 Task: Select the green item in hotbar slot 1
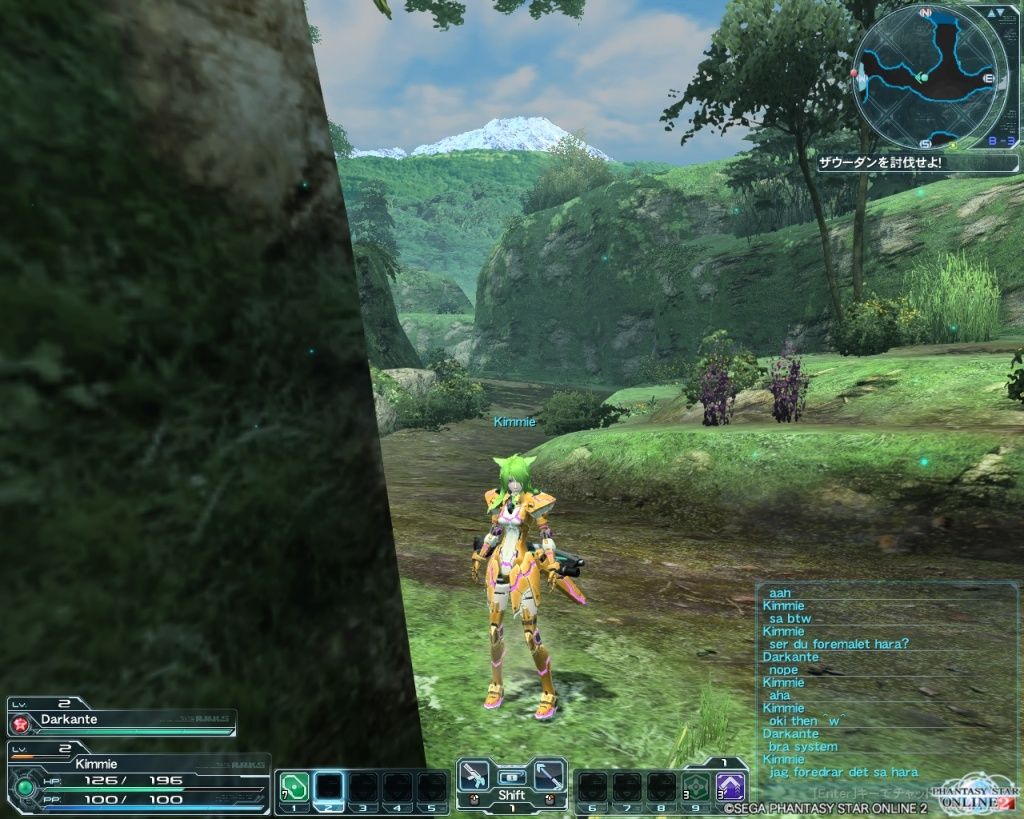[293, 788]
